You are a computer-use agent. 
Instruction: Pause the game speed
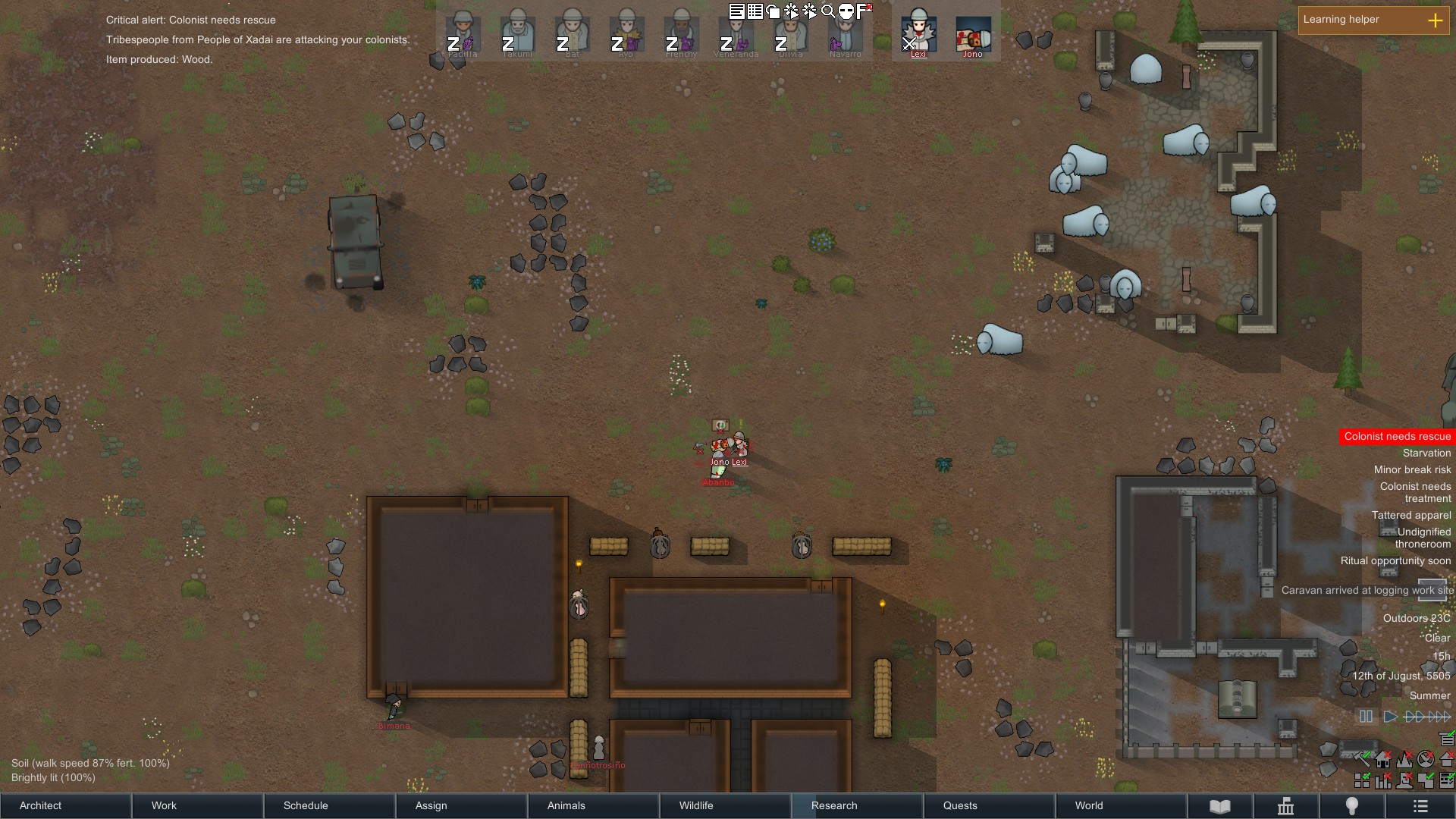[x=1366, y=717]
